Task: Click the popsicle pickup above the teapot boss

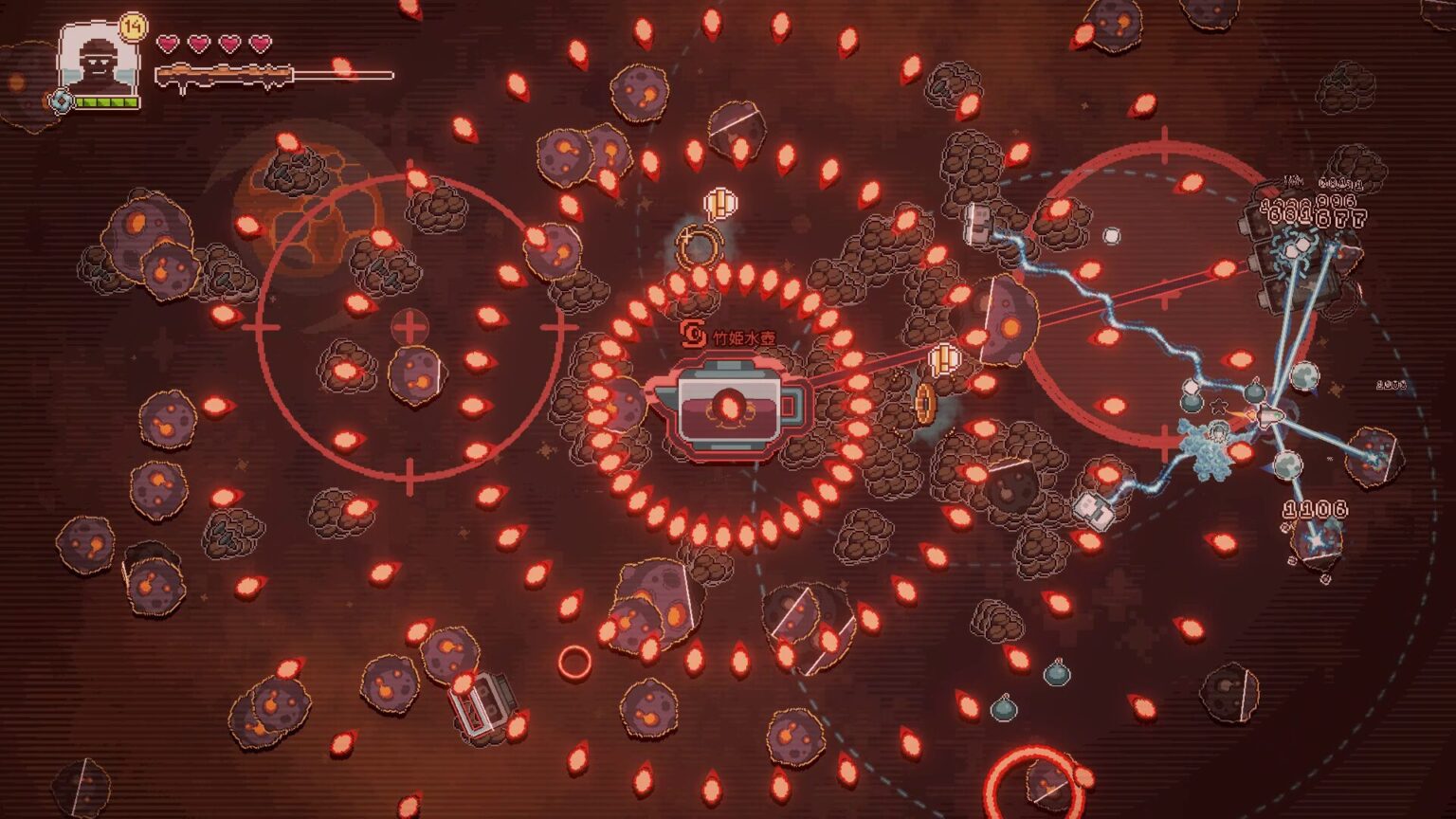Action: (720, 203)
